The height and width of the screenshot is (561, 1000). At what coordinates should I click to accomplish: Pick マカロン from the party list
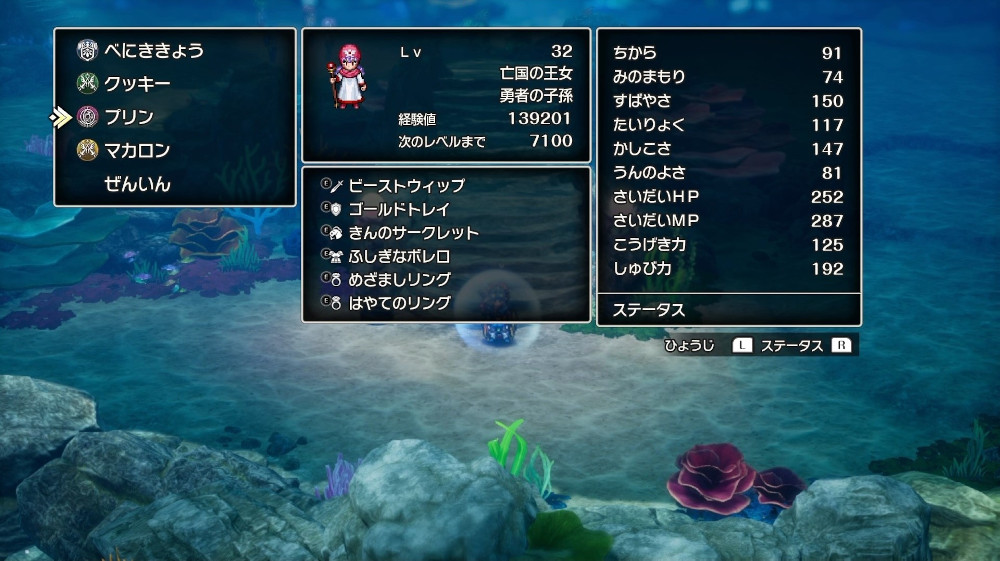click(137, 151)
